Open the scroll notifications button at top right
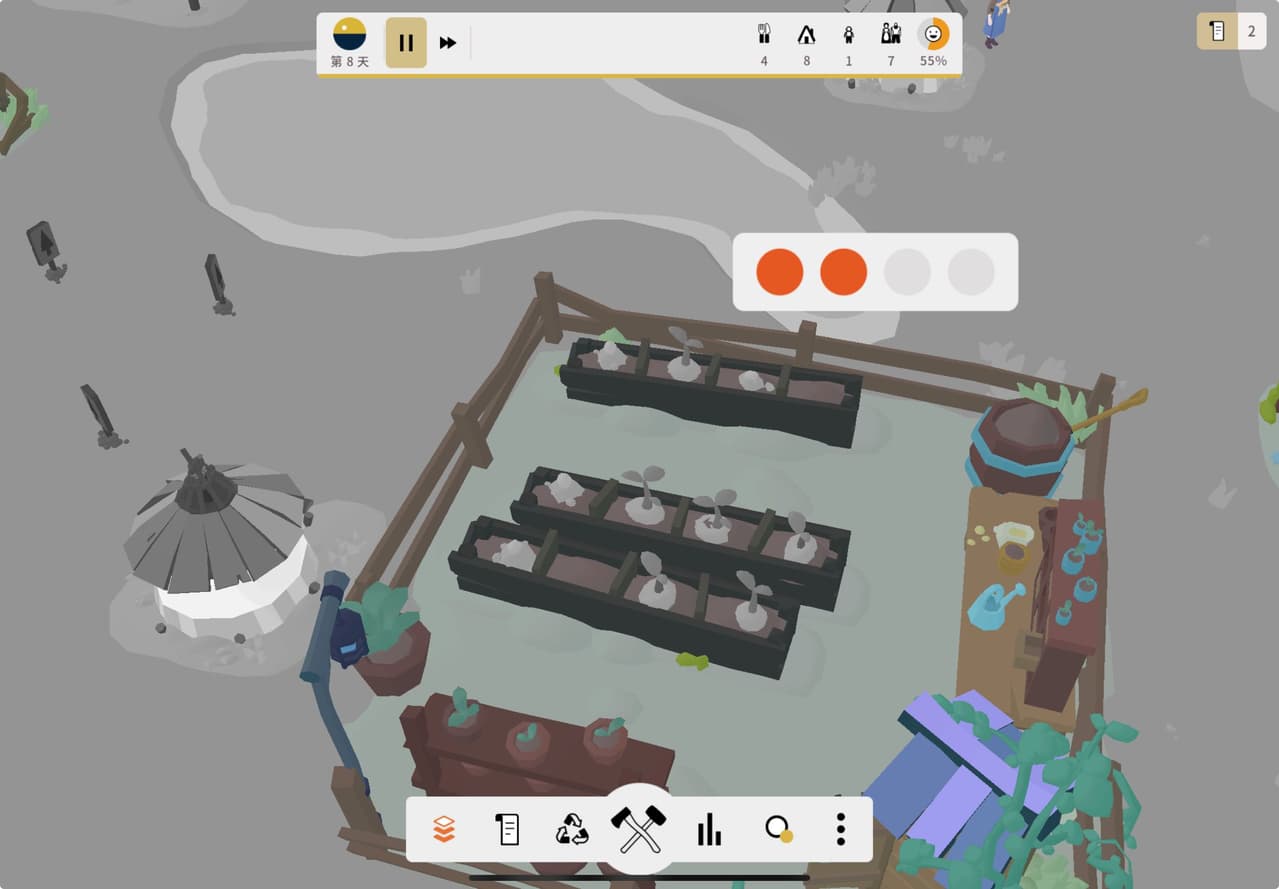Image resolution: width=1279 pixels, height=889 pixels. point(1217,31)
